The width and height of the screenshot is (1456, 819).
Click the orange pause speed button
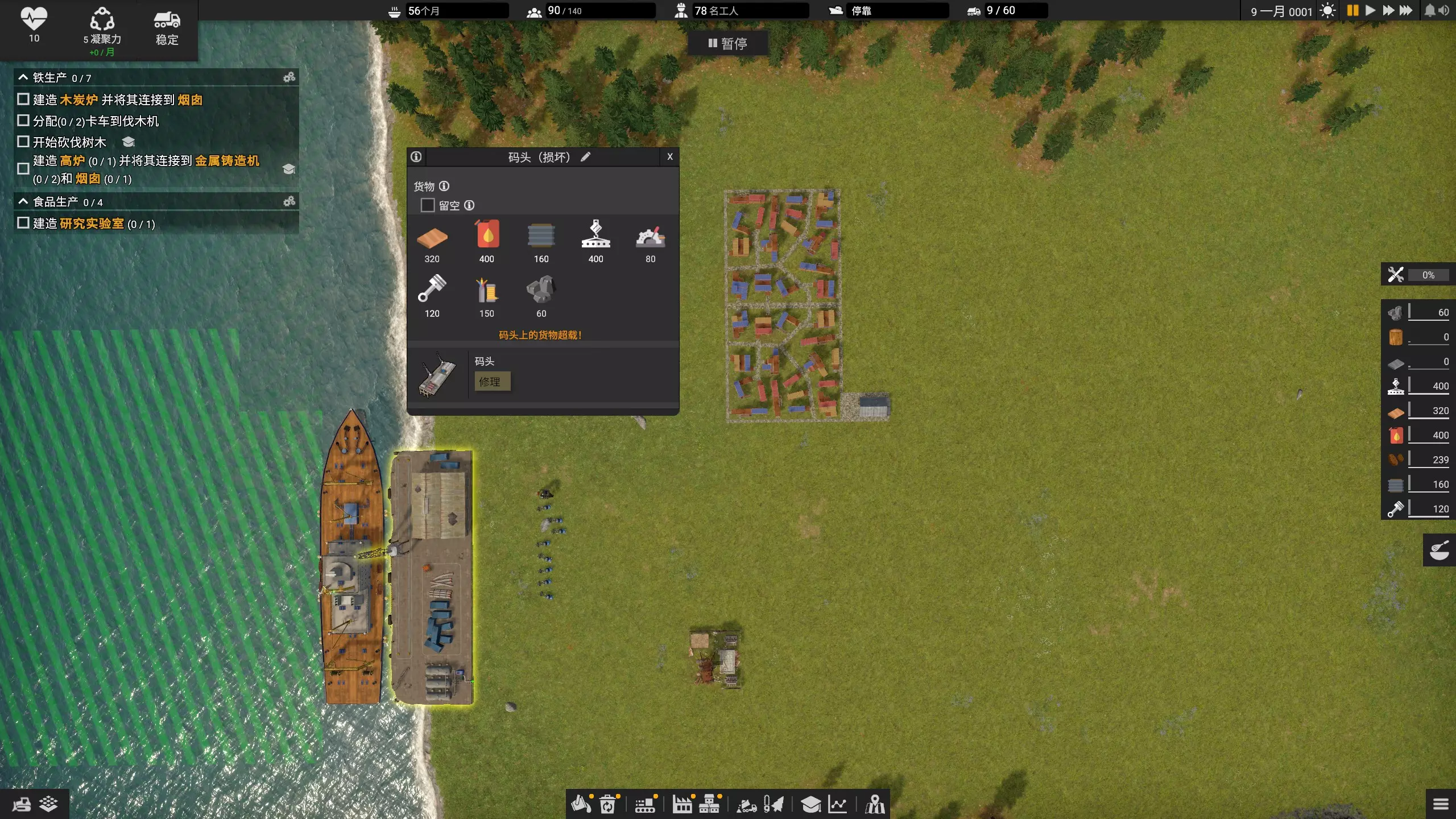1352,10
